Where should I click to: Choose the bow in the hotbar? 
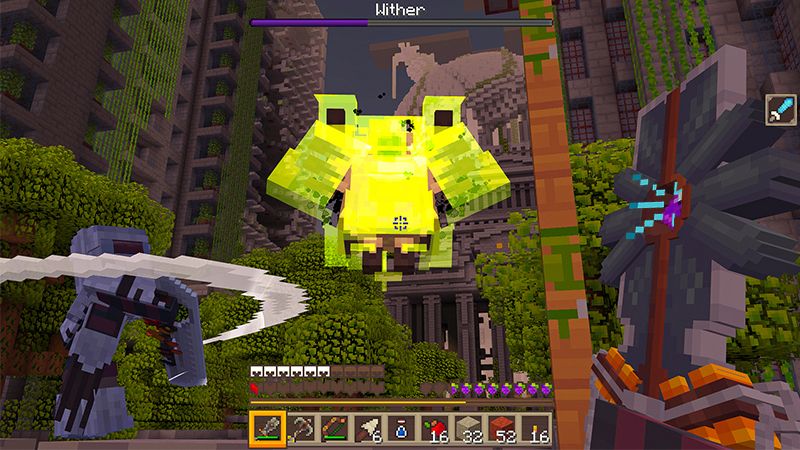click(333, 430)
